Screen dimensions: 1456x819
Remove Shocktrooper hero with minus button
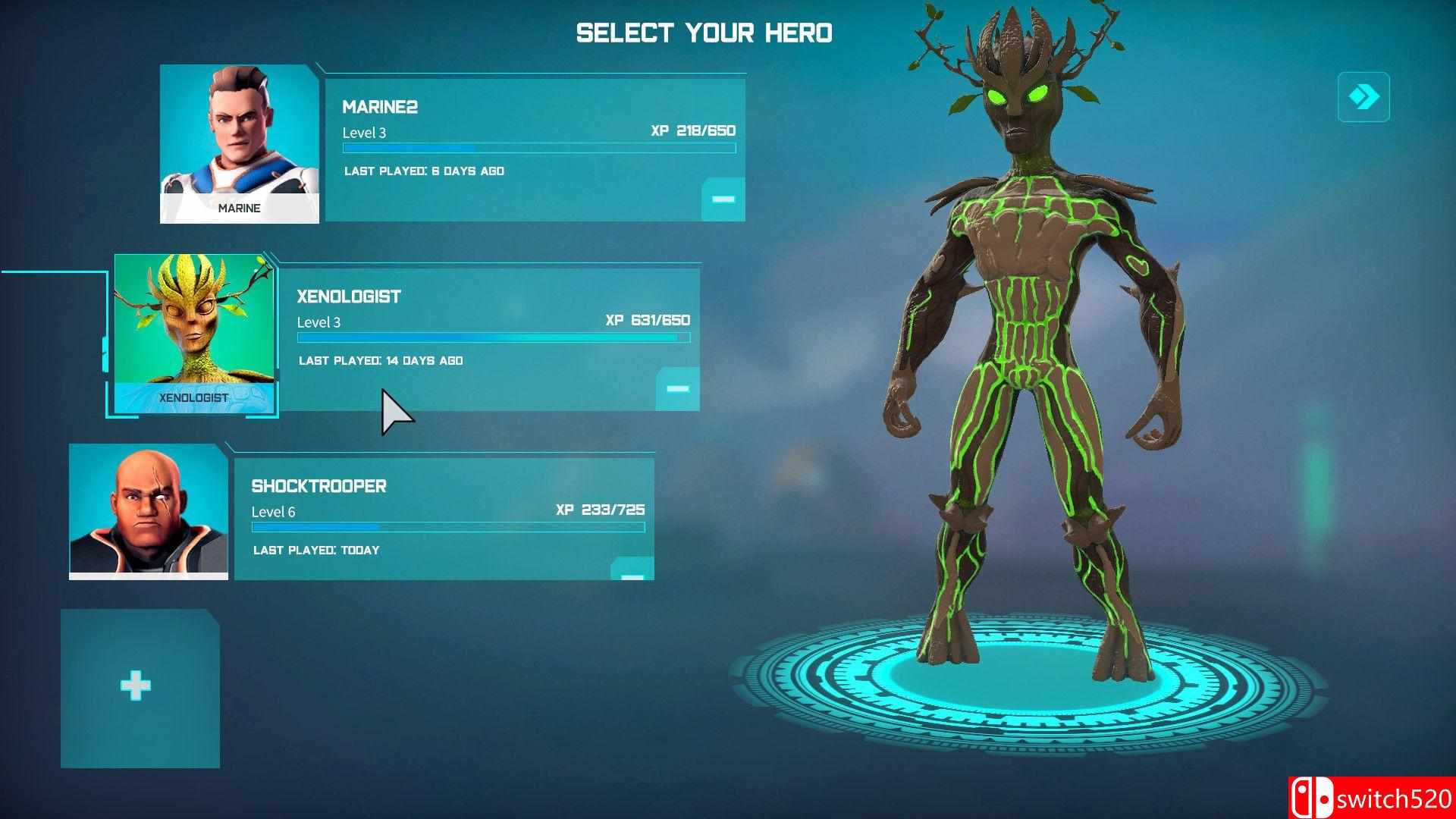(x=632, y=573)
